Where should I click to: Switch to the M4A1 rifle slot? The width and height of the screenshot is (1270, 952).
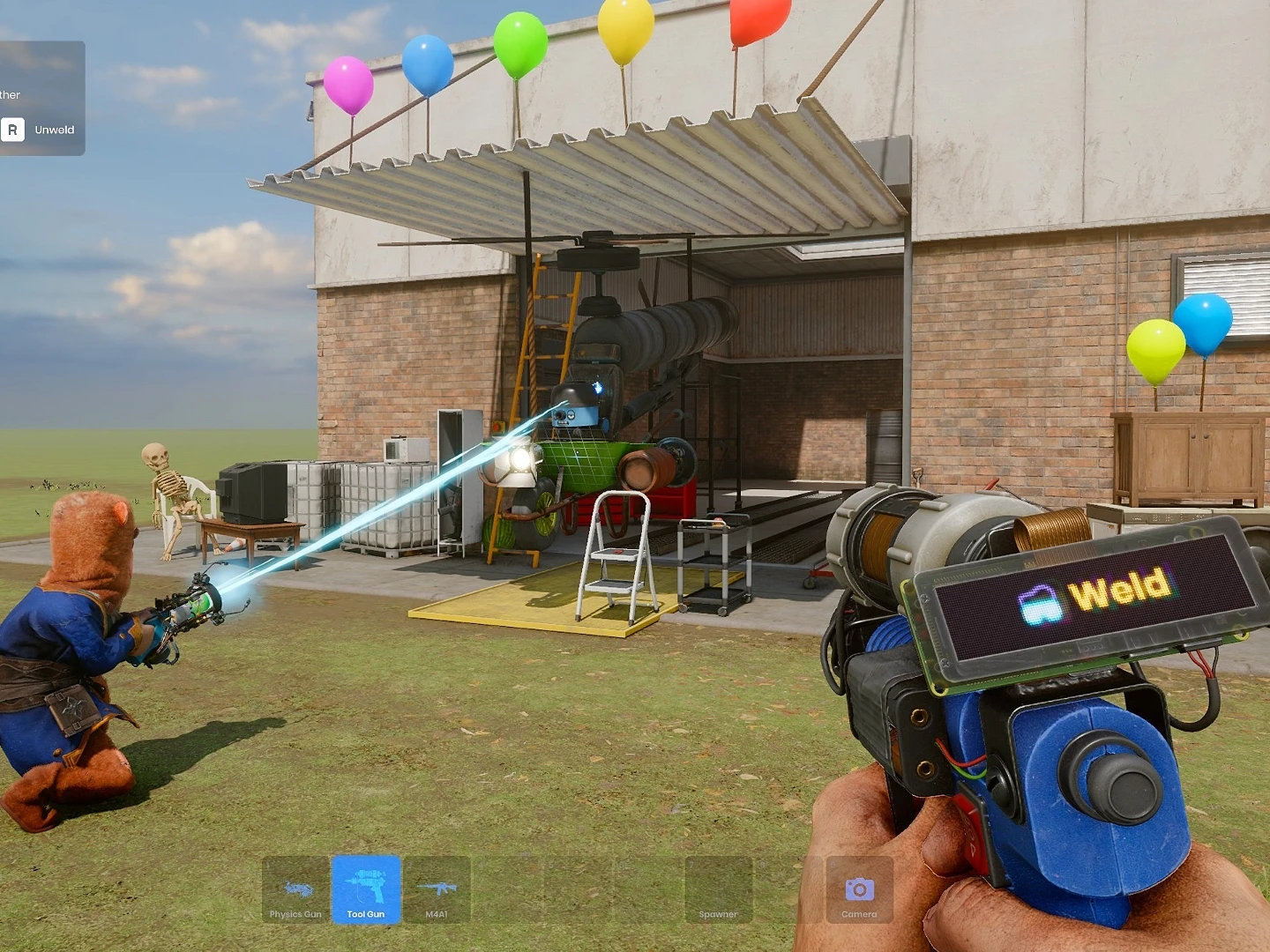pyautogui.click(x=437, y=890)
